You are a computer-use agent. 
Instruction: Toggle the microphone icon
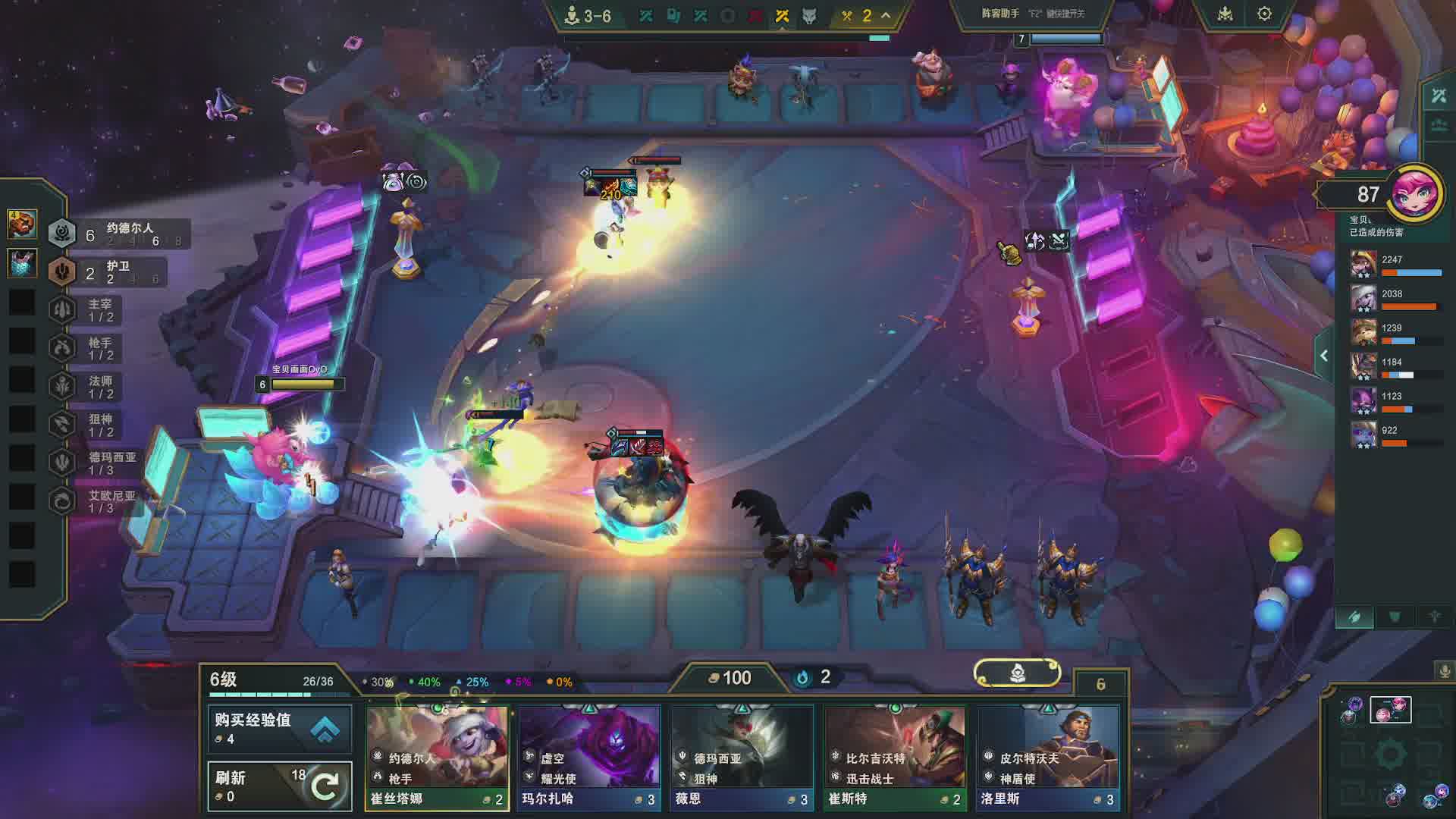(1445, 670)
